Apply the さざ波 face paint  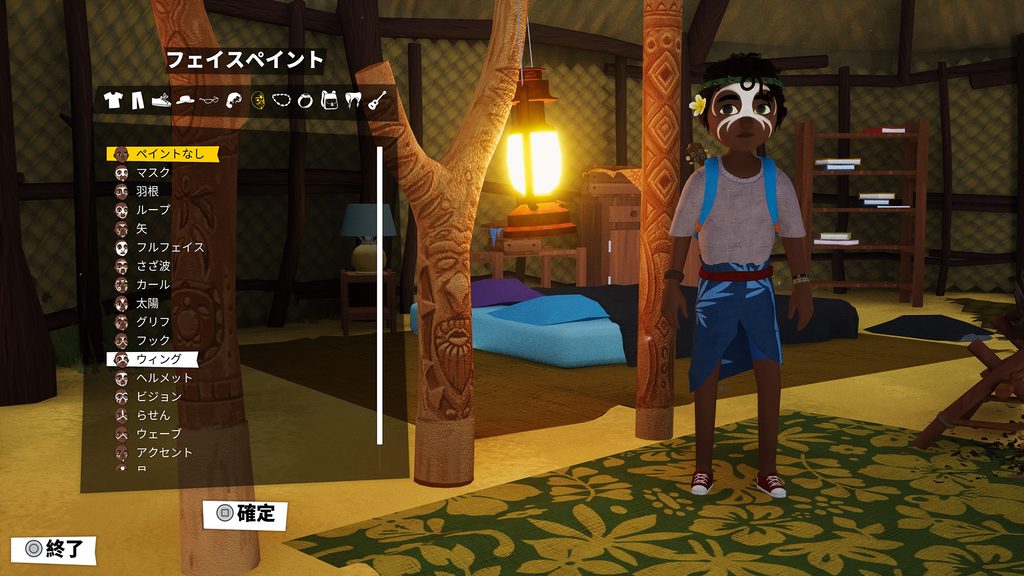(153, 266)
